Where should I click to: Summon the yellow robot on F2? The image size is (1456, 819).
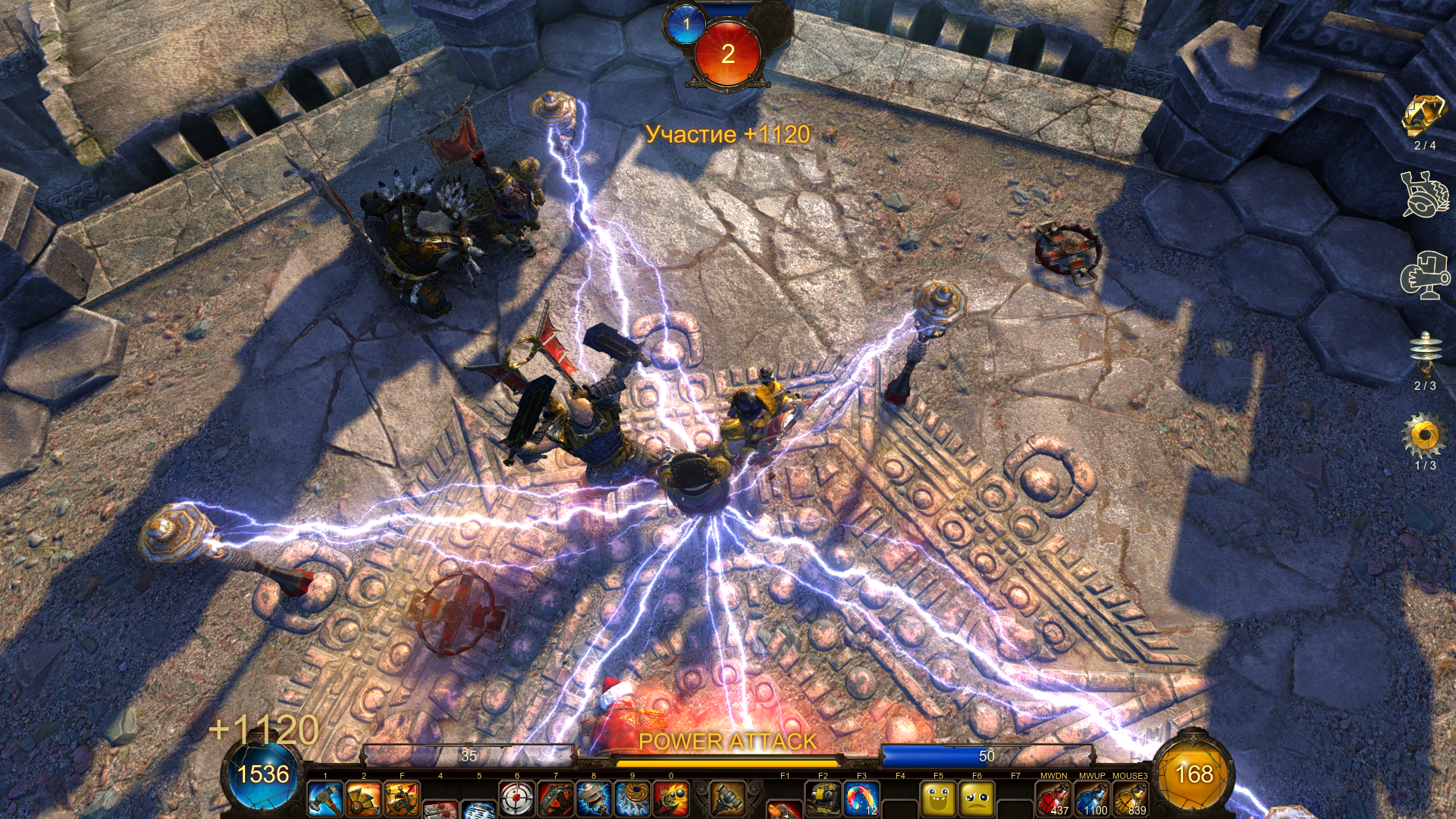[x=823, y=799]
